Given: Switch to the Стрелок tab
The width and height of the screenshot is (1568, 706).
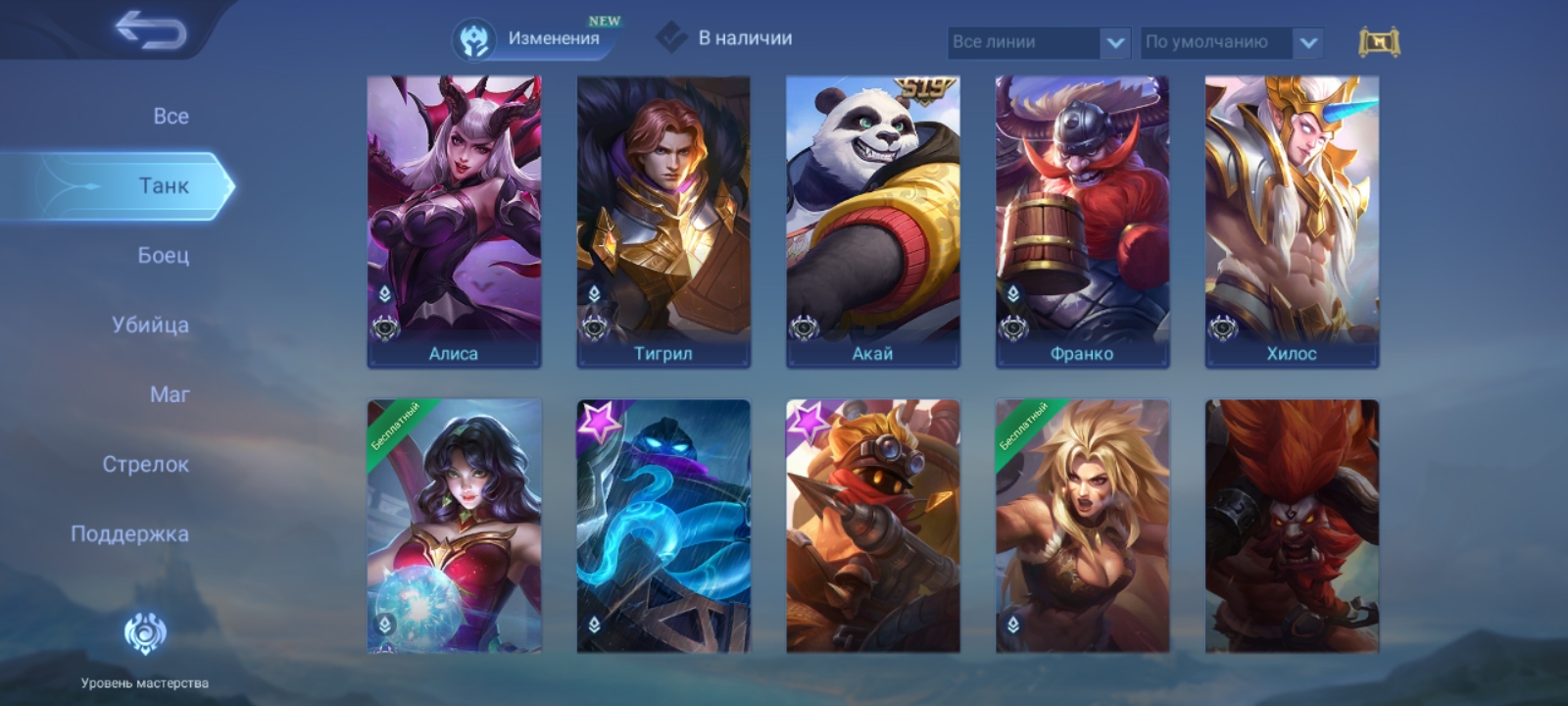Looking at the screenshot, I should click(145, 464).
